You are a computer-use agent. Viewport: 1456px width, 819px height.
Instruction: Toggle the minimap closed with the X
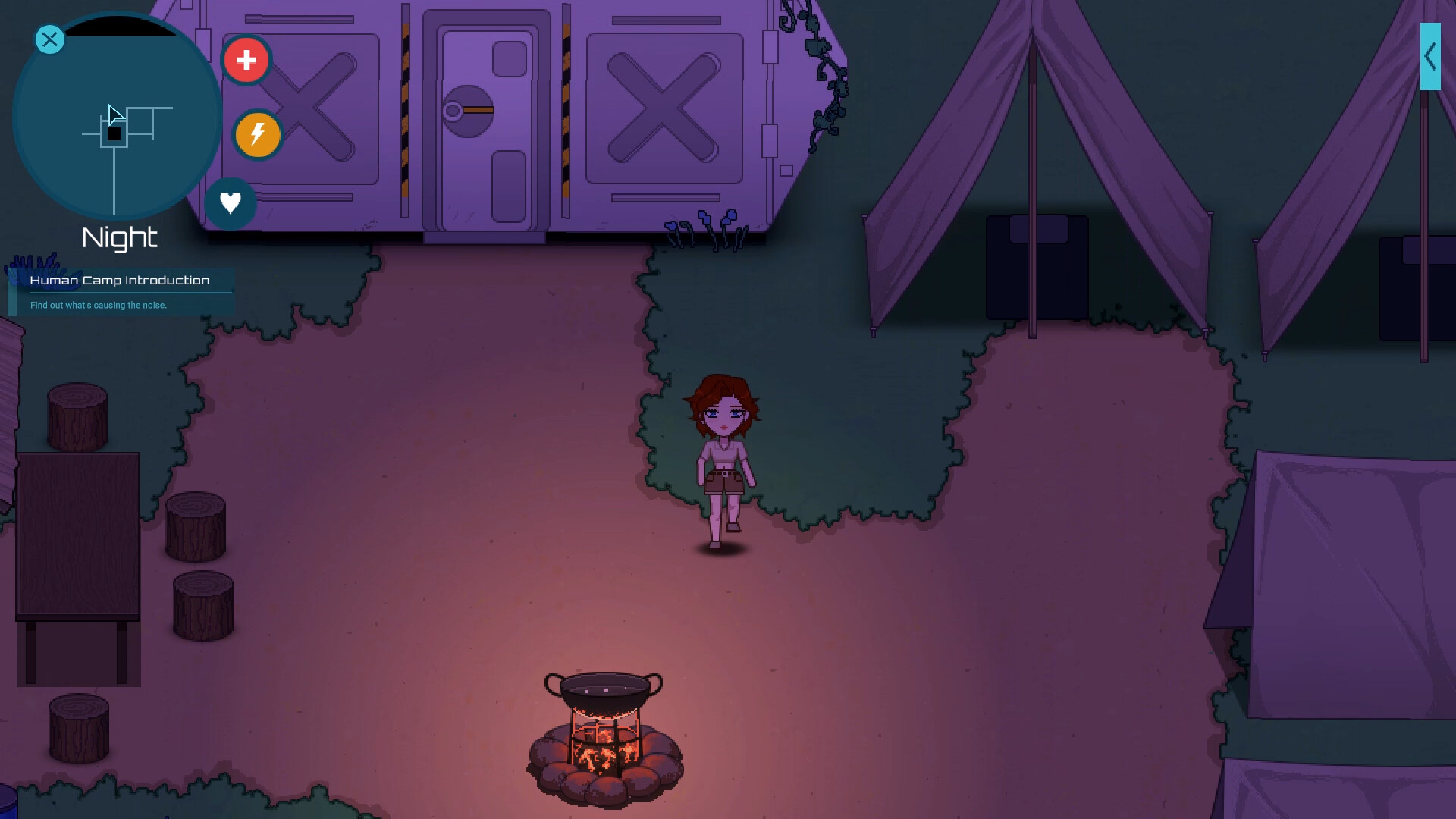coord(49,39)
